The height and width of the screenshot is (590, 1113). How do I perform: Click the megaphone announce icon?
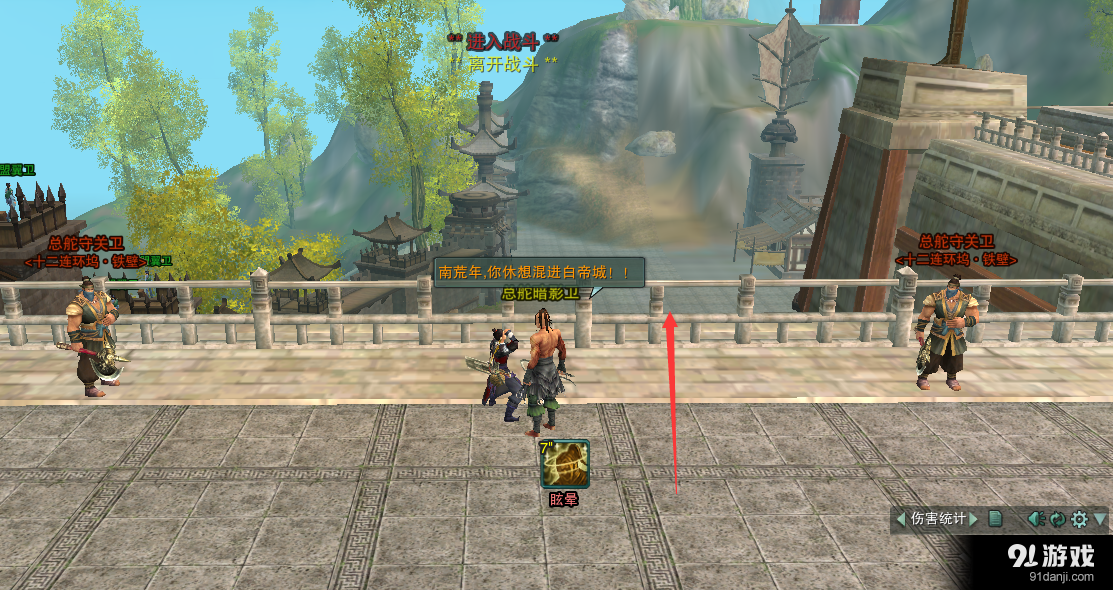1037,519
